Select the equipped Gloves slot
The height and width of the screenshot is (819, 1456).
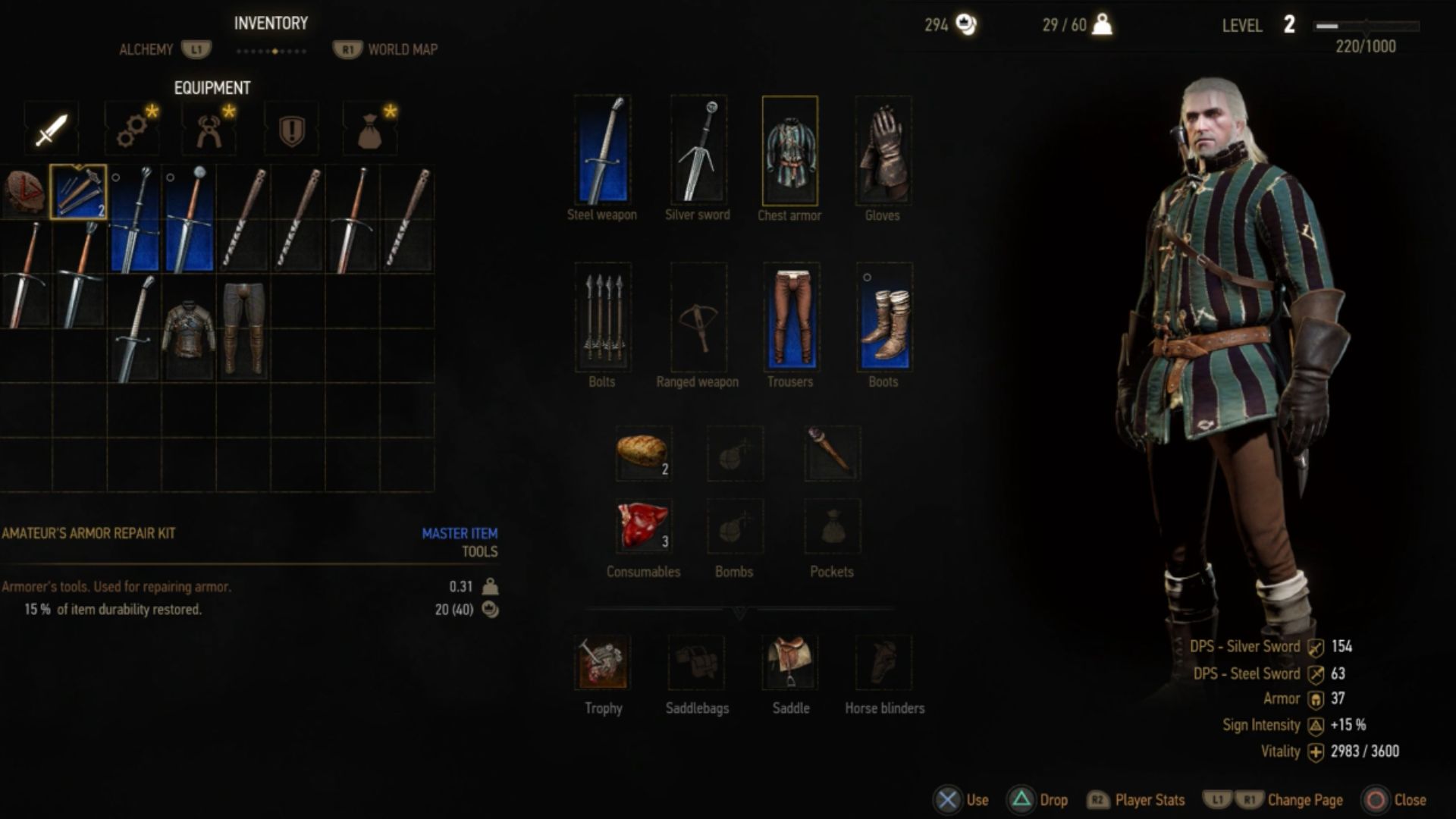pyautogui.click(x=883, y=150)
